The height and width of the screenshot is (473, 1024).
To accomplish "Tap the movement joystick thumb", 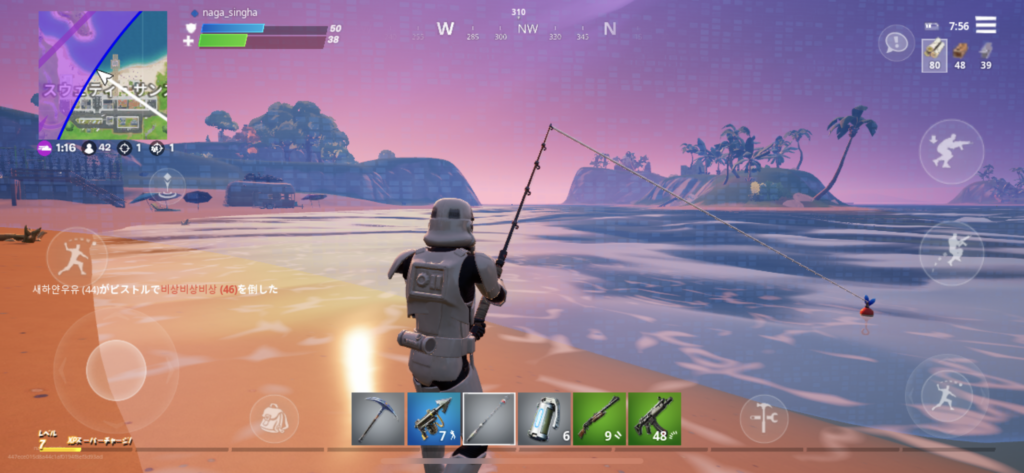I will point(115,370).
